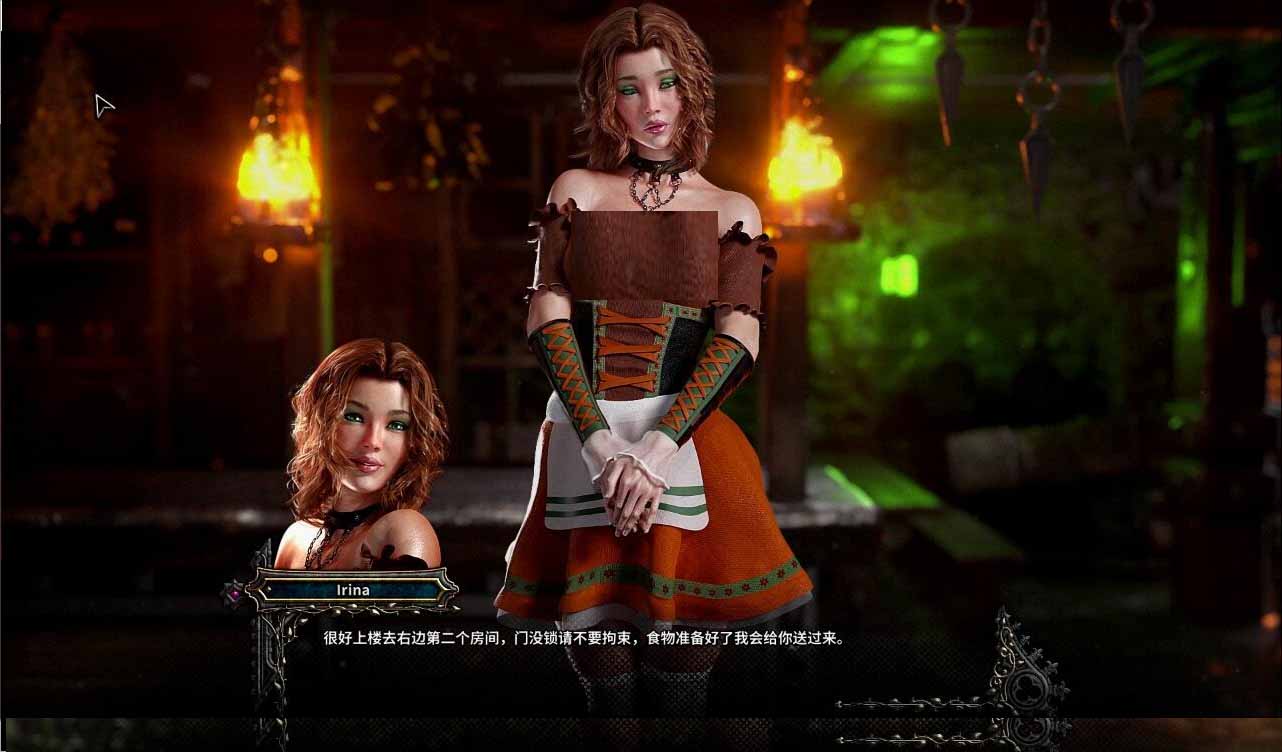The image size is (1282, 752).
Task: Click Irina's full character sprite
Action: click(640, 350)
